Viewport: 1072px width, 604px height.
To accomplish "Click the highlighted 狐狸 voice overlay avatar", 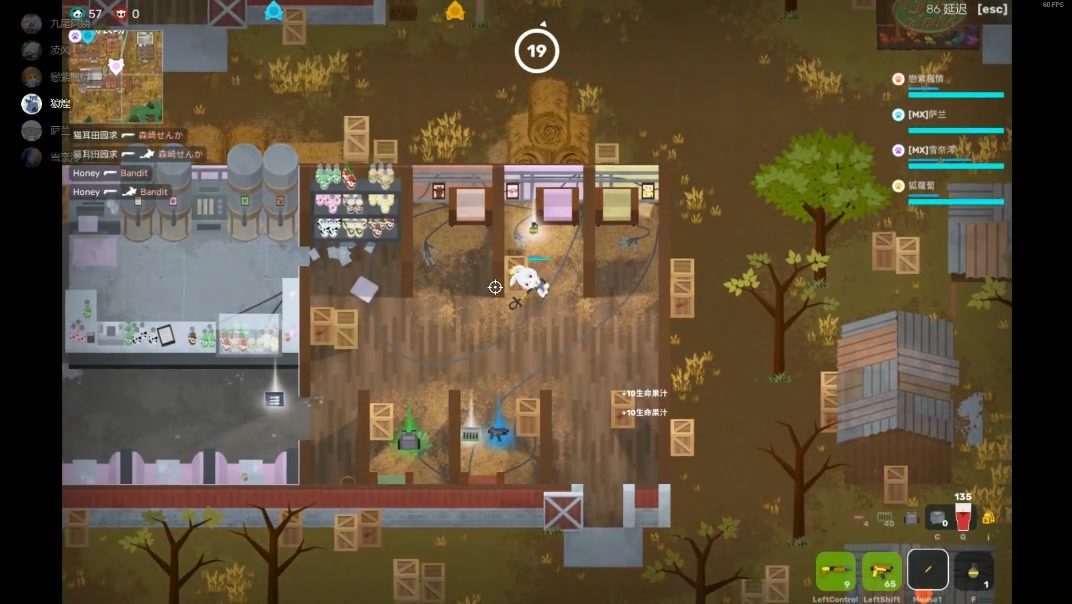I will (x=32, y=103).
